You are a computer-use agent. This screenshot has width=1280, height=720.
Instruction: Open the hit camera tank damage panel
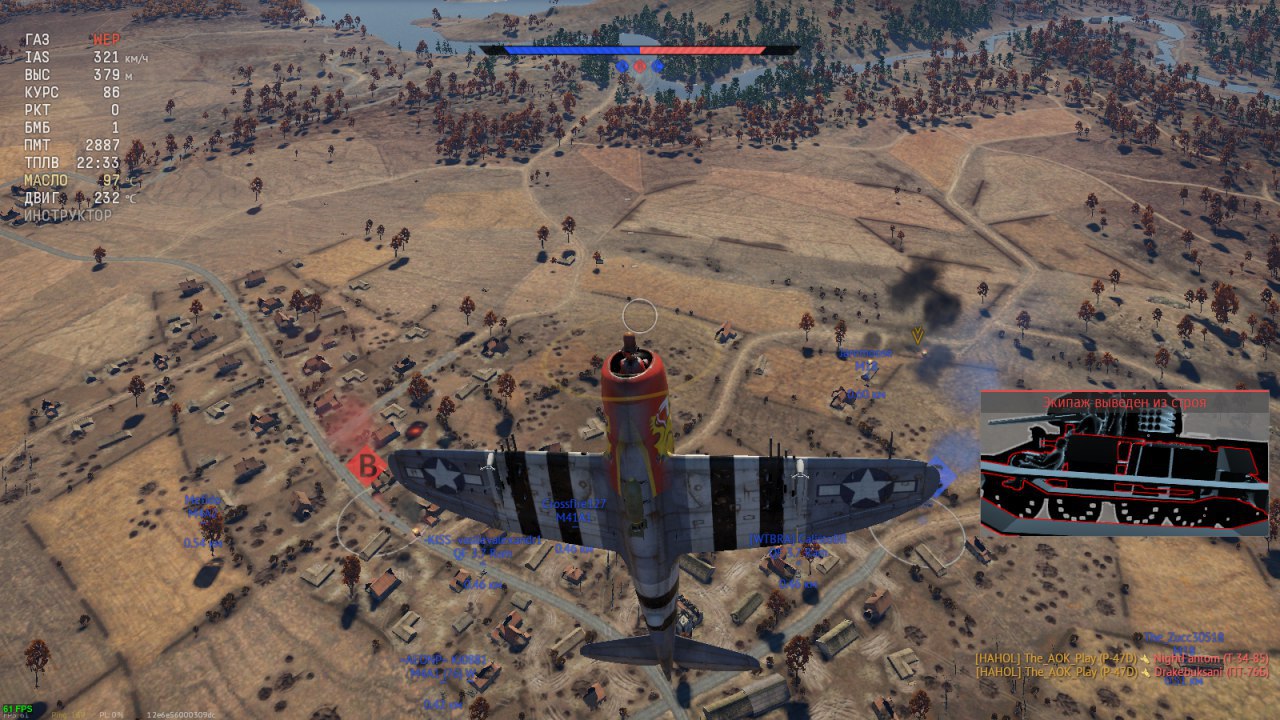[x=1124, y=463]
